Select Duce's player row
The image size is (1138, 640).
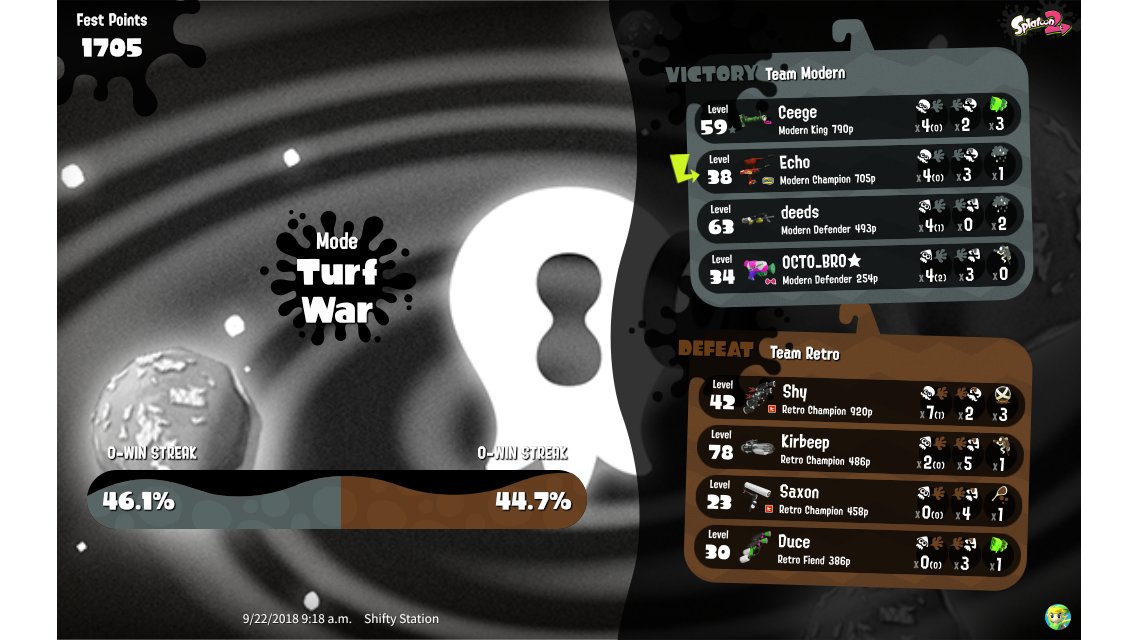click(858, 549)
